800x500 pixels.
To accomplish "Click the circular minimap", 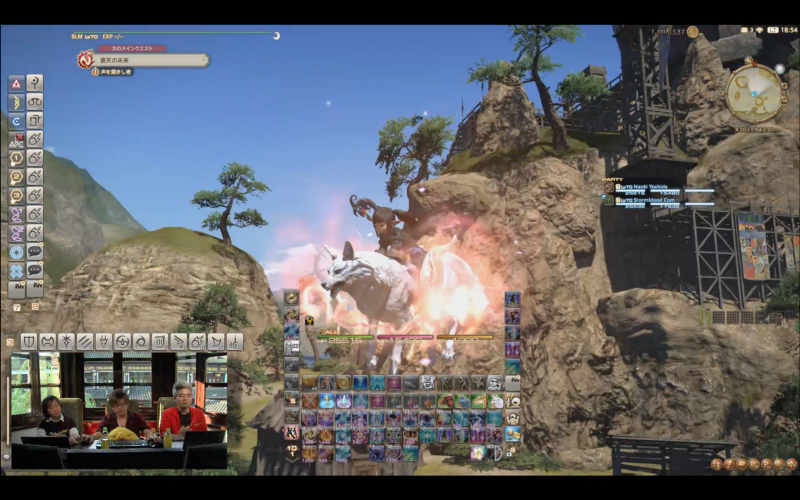I will [x=754, y=93].
